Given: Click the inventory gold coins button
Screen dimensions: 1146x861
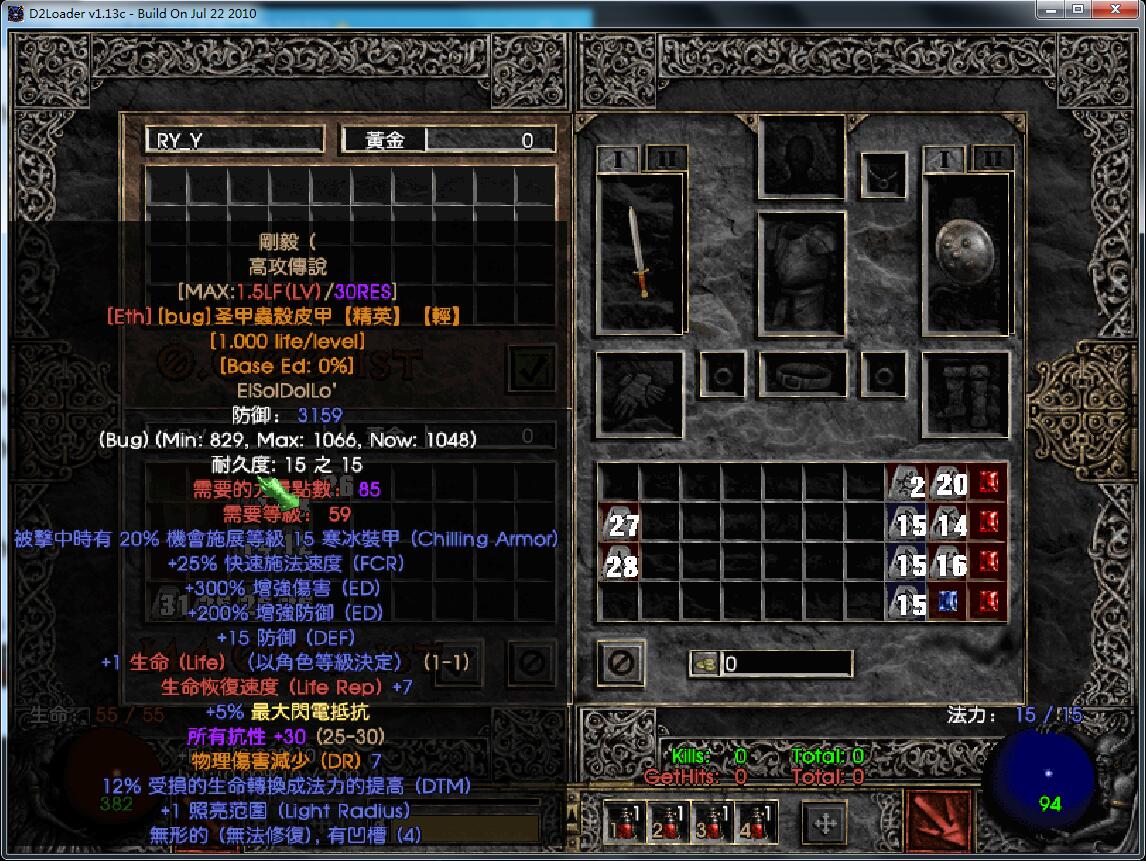Looking at the screenshot, I should (704, 663).
